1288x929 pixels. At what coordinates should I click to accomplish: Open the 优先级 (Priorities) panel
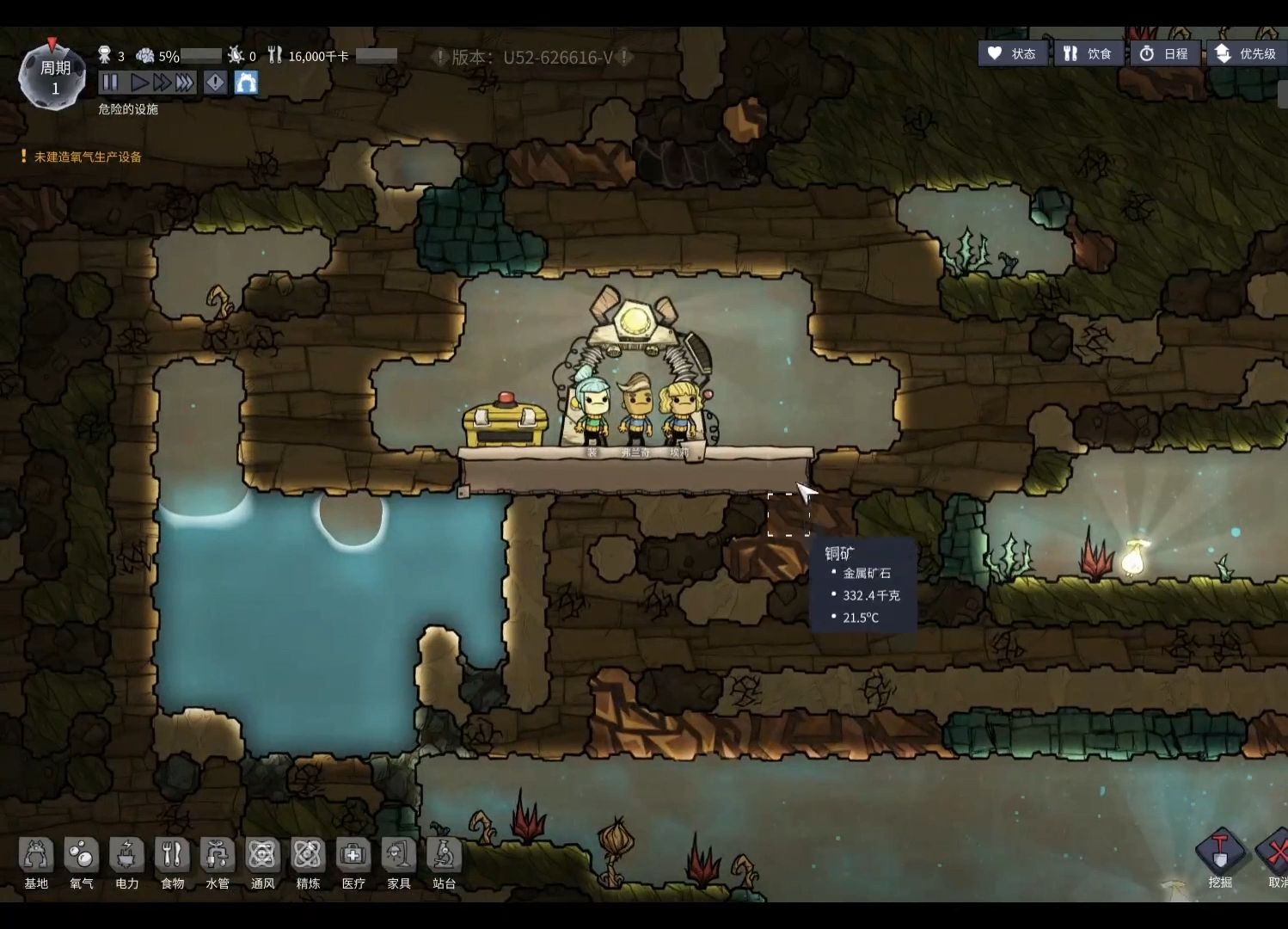click(1245, 53)
